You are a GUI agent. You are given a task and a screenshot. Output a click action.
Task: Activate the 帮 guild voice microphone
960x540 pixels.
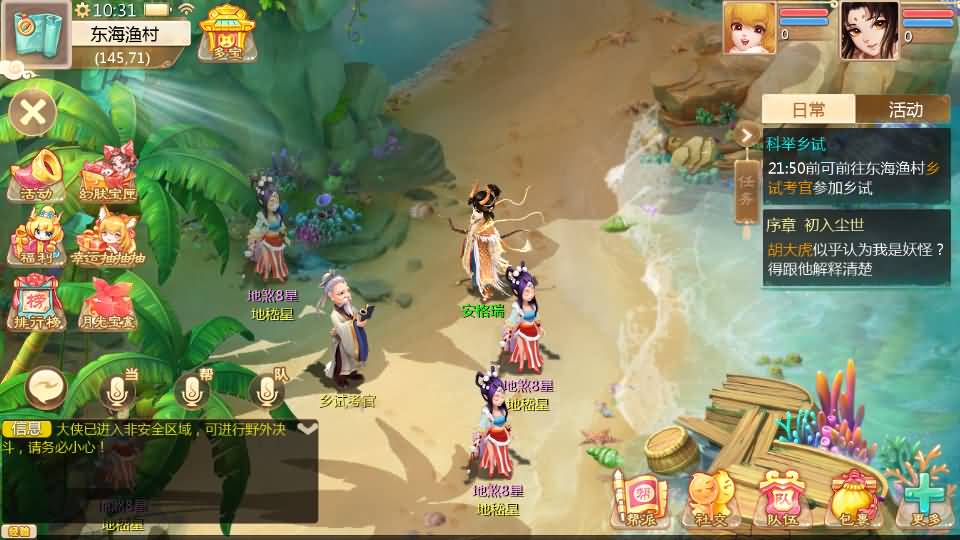192,390
